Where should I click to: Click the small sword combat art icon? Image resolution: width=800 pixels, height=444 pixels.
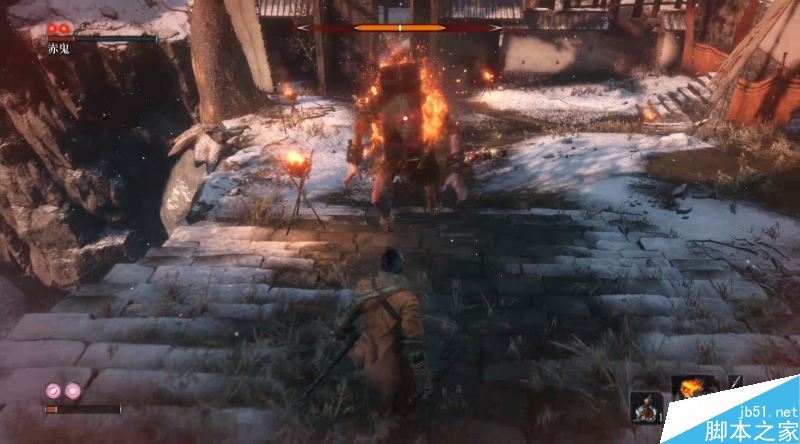[735, 384]
